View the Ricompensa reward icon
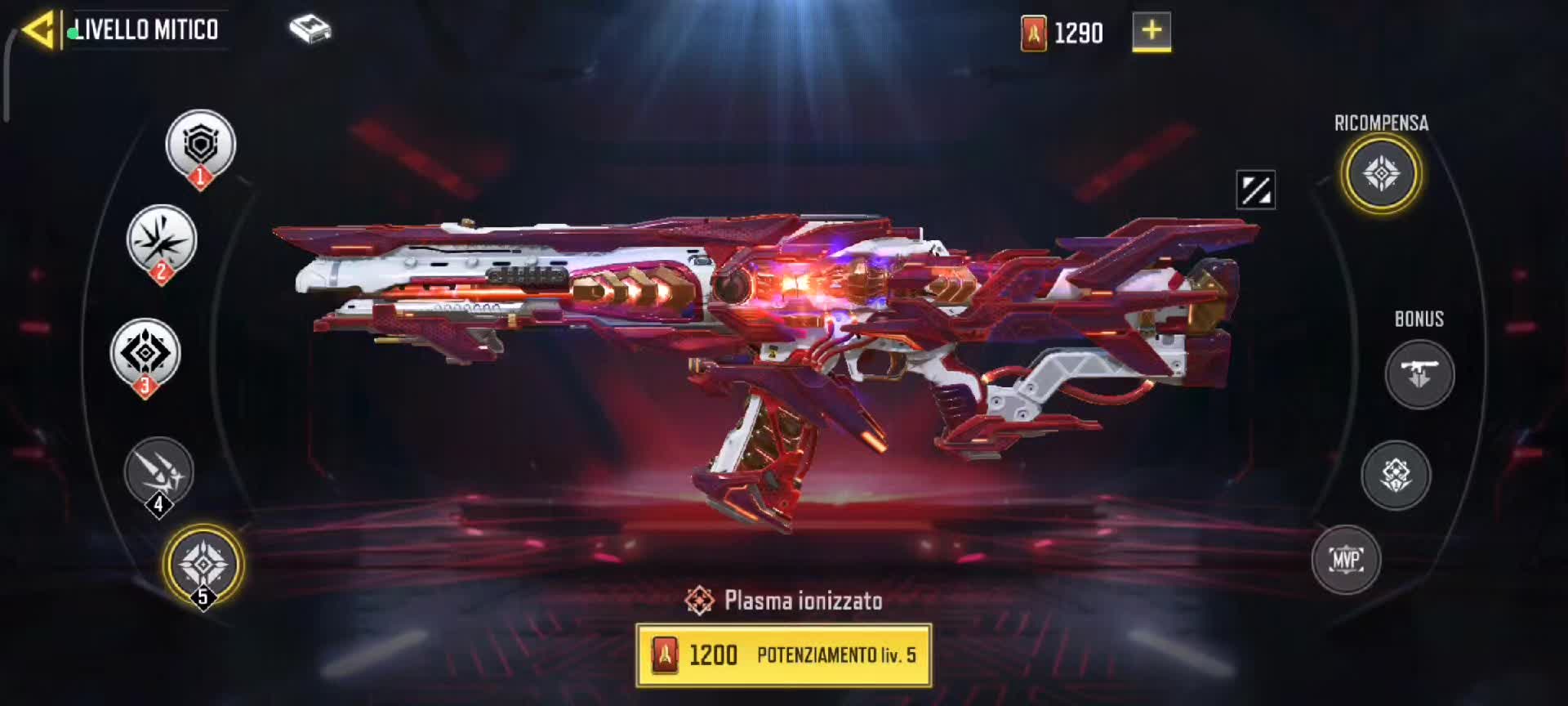 (1381, 173)
